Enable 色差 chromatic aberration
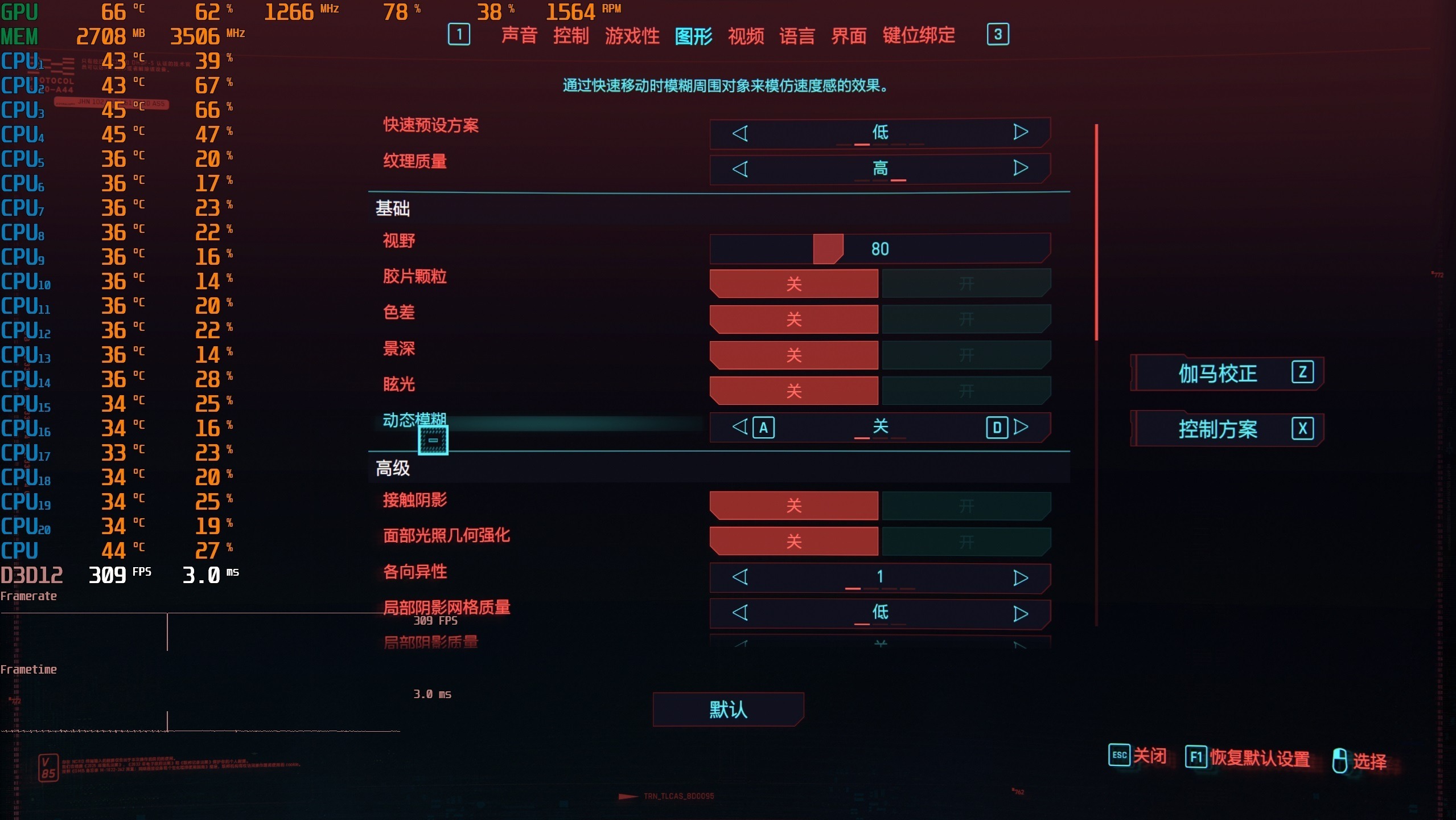The image size is (1456, 820). (x=966, y=319)
